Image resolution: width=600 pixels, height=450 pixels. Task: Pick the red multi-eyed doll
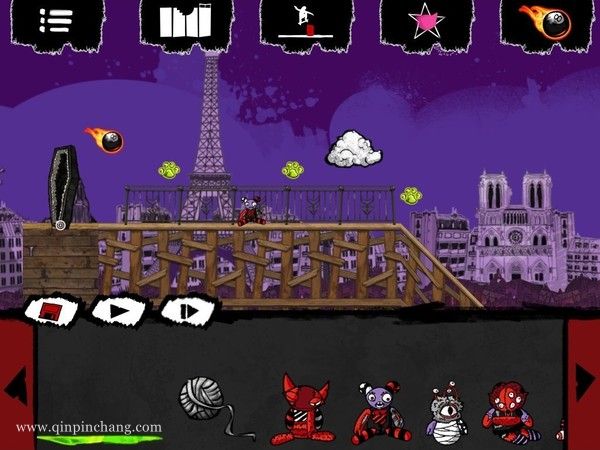coord(512,411)
